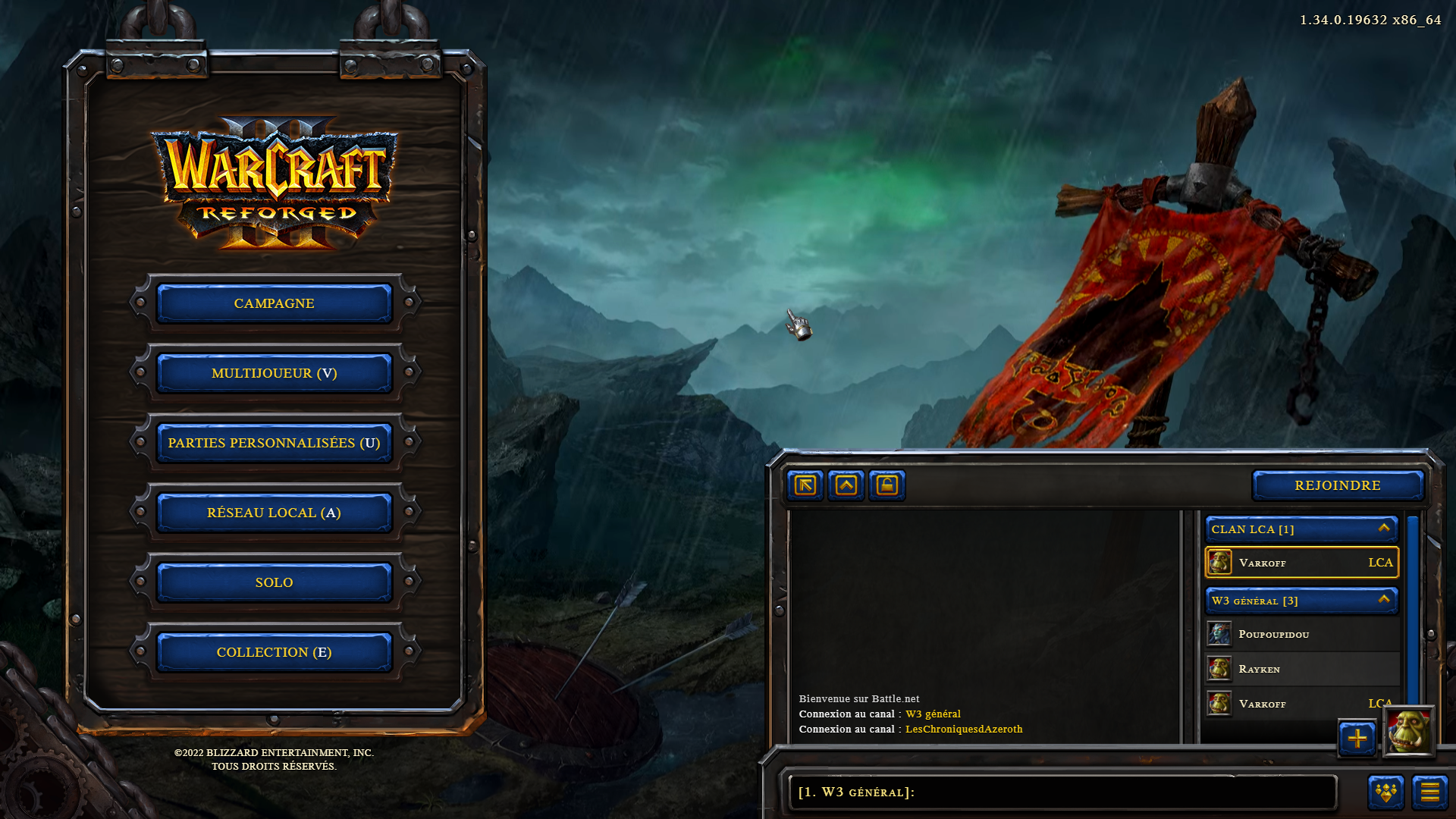
Task: Click the gold gems icon button
Action: 1386,792
